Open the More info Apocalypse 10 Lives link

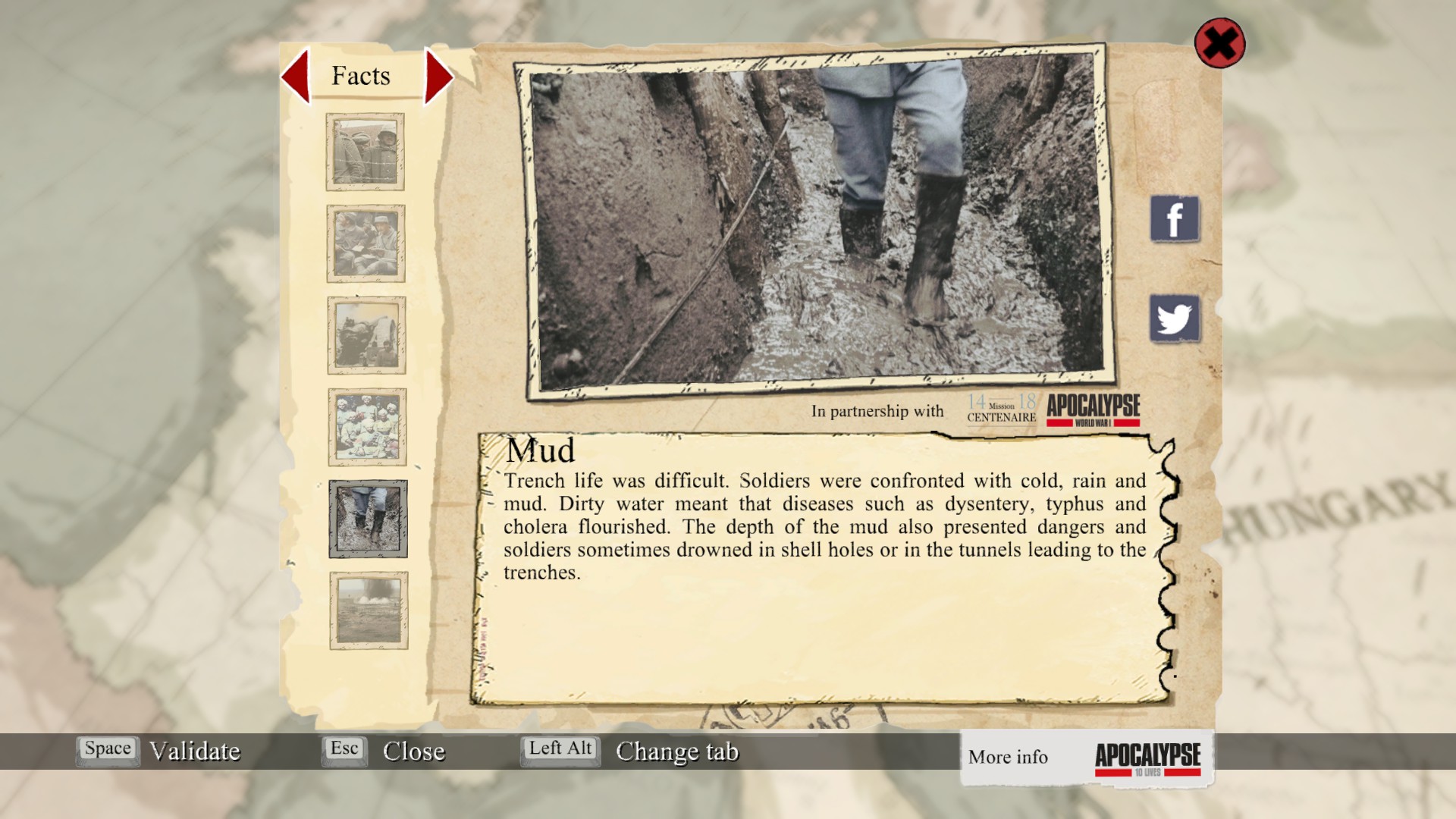[1086, 758]
